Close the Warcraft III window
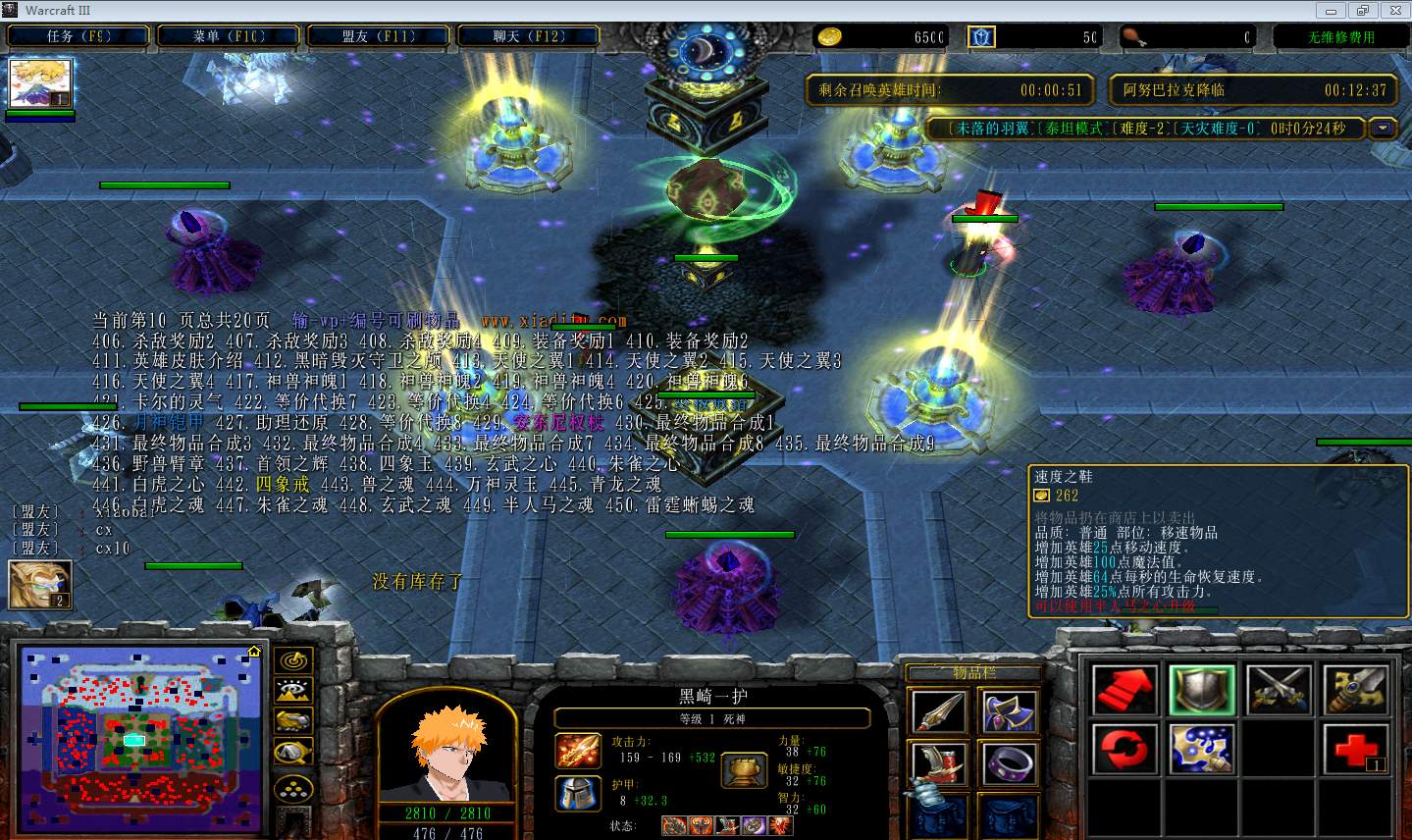Viewport: 1412px width, 840px height. coord(1393,10)
